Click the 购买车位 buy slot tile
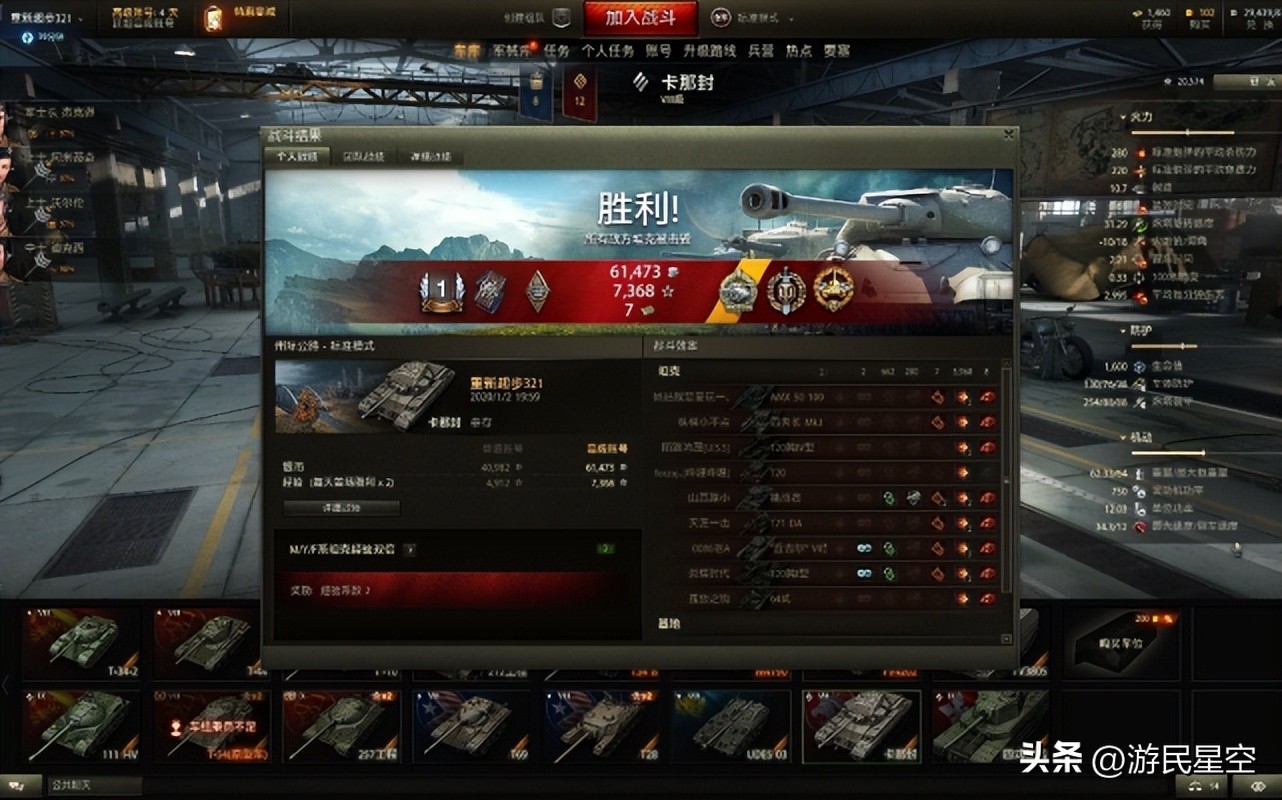 tap(1120, 638)
